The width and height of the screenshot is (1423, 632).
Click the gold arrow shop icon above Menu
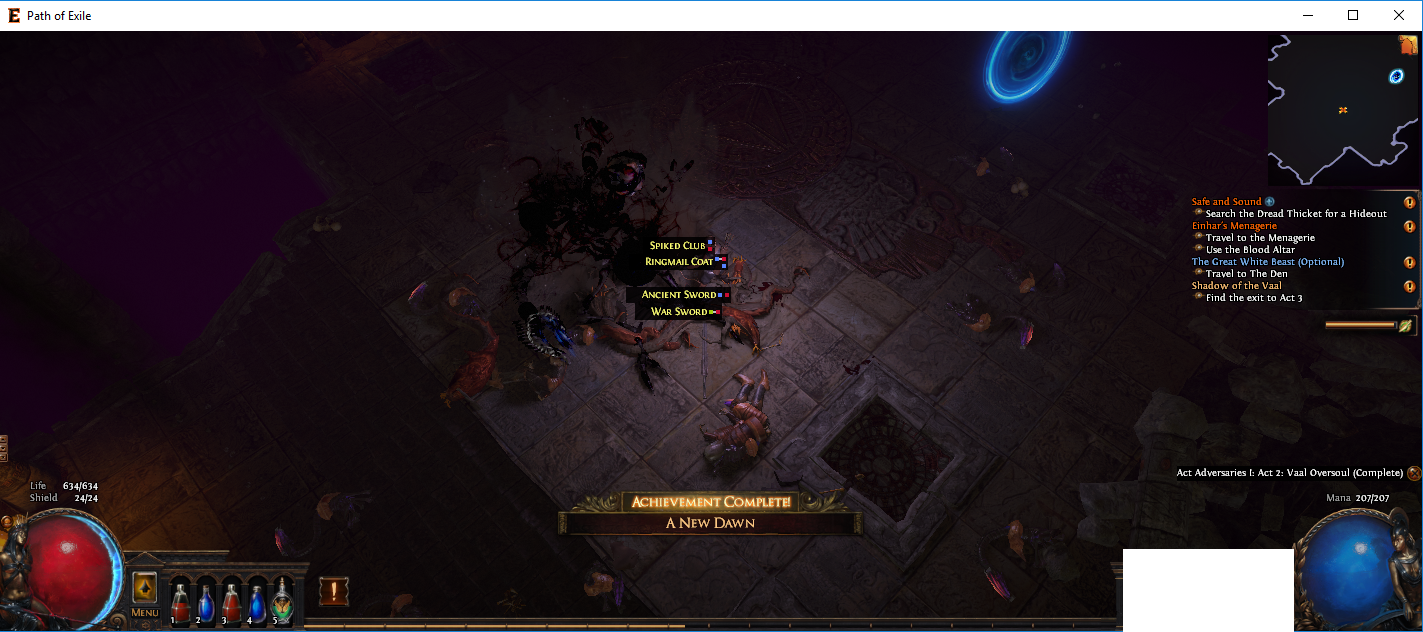(144, 588)
